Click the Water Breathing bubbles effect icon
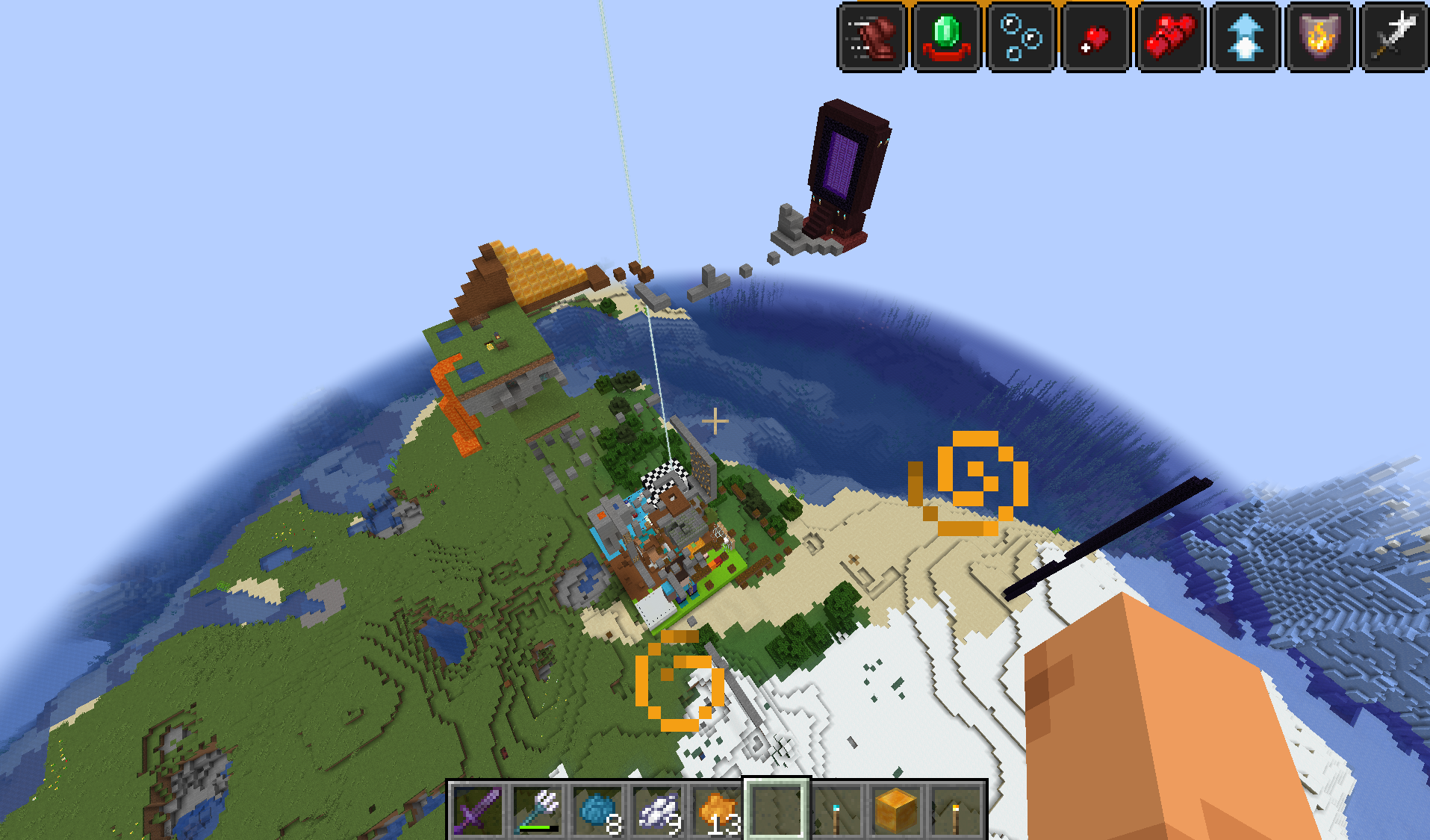The image size is (1430, 840). click(x=1022, y=37)
